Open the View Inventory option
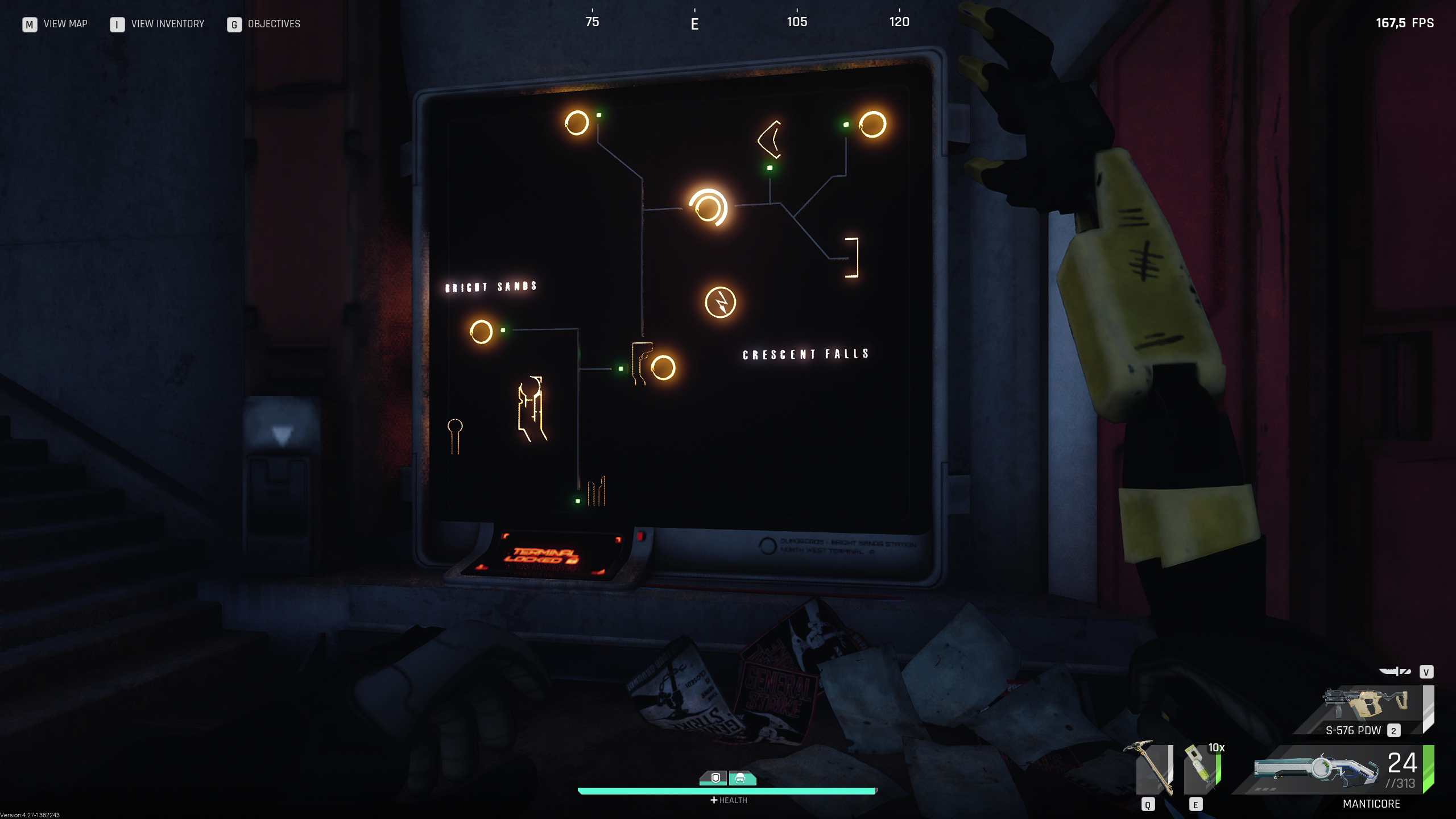 tap(157, 24)
